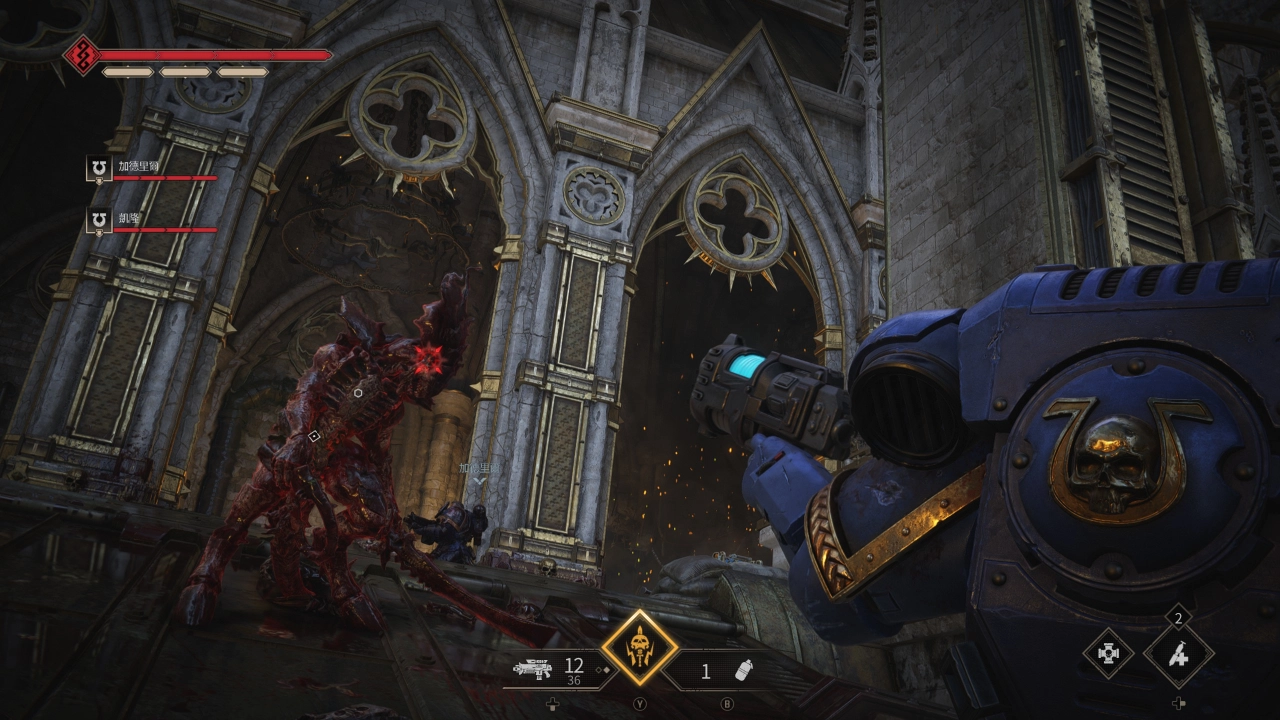Viewport: 1280px width, 720px height.
Task: Click the red boss emblem diamond
Action: tap(80, 54)
